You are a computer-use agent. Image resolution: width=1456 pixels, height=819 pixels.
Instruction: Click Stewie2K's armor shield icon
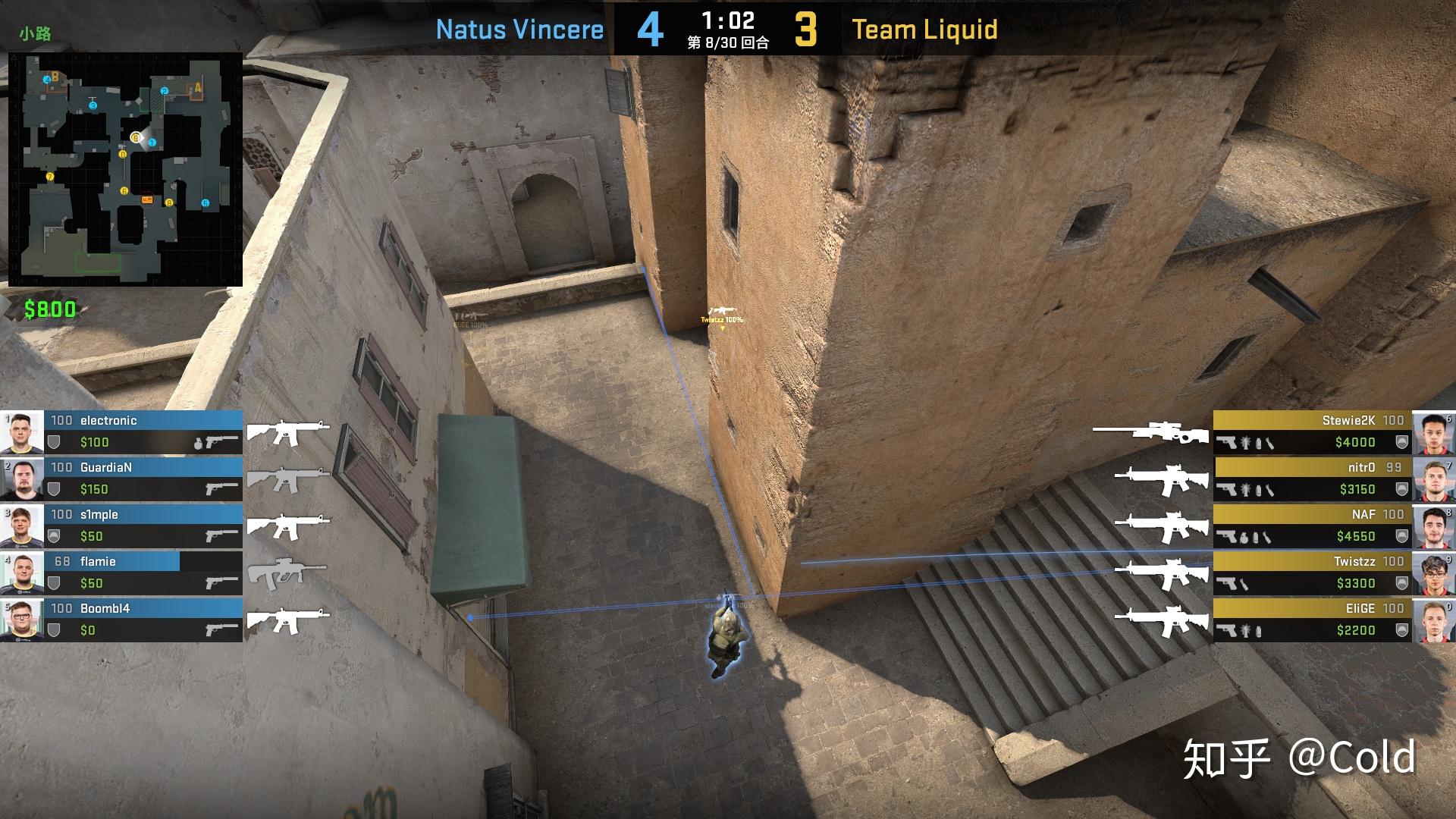point(1402,442)
